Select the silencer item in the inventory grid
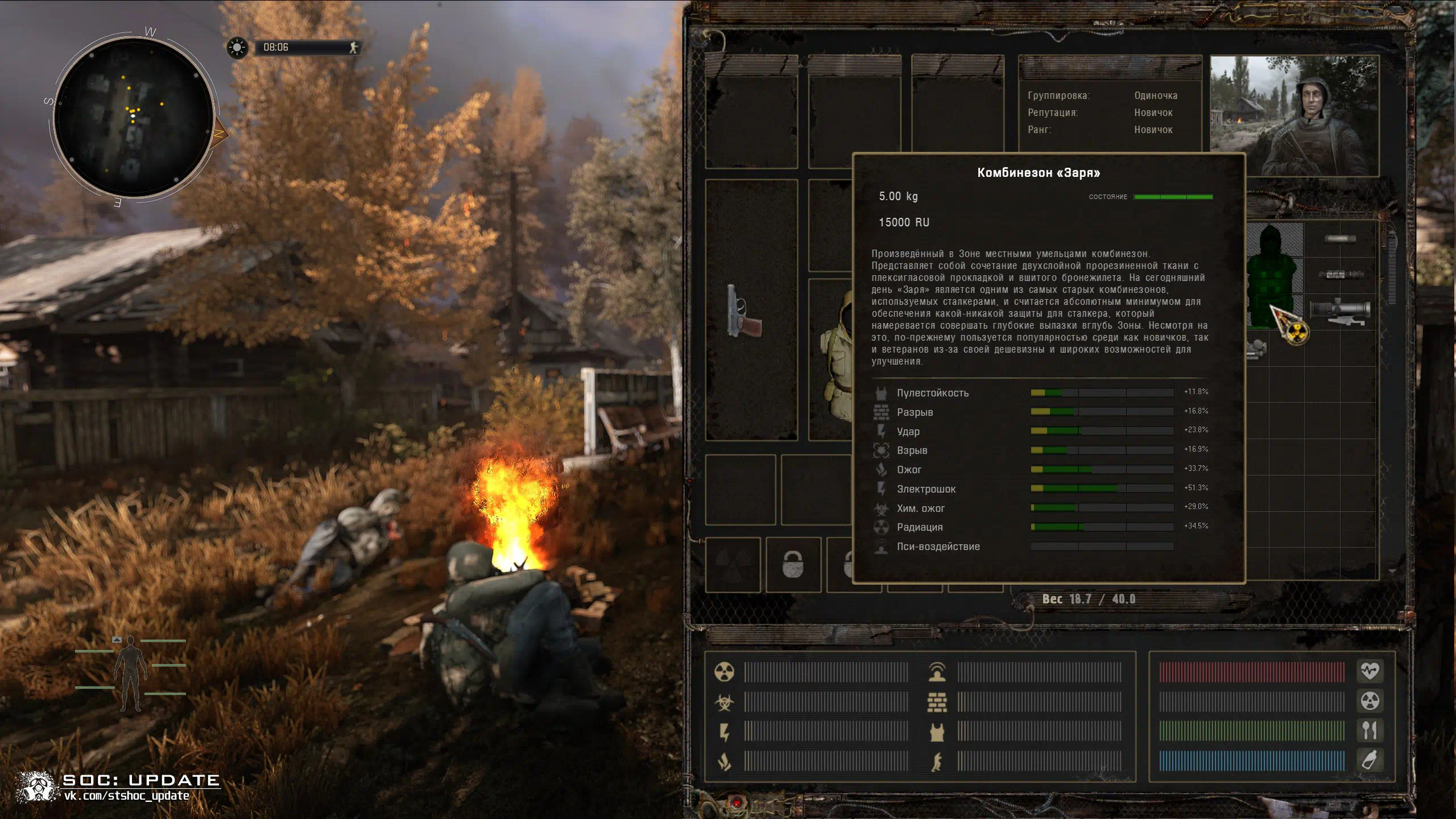Viewport: 1456px width, 819px height. coord(1340,239)
